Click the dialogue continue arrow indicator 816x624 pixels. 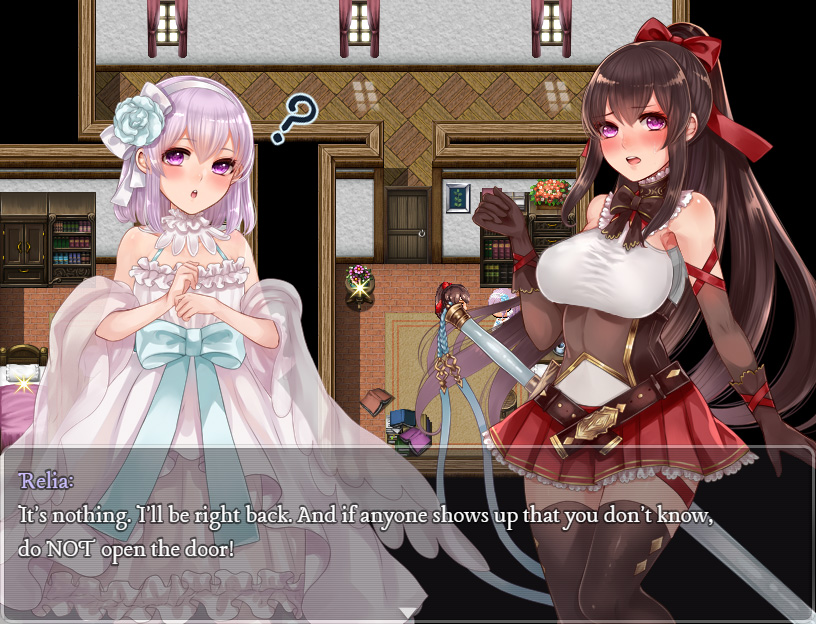tap(408, 612)
